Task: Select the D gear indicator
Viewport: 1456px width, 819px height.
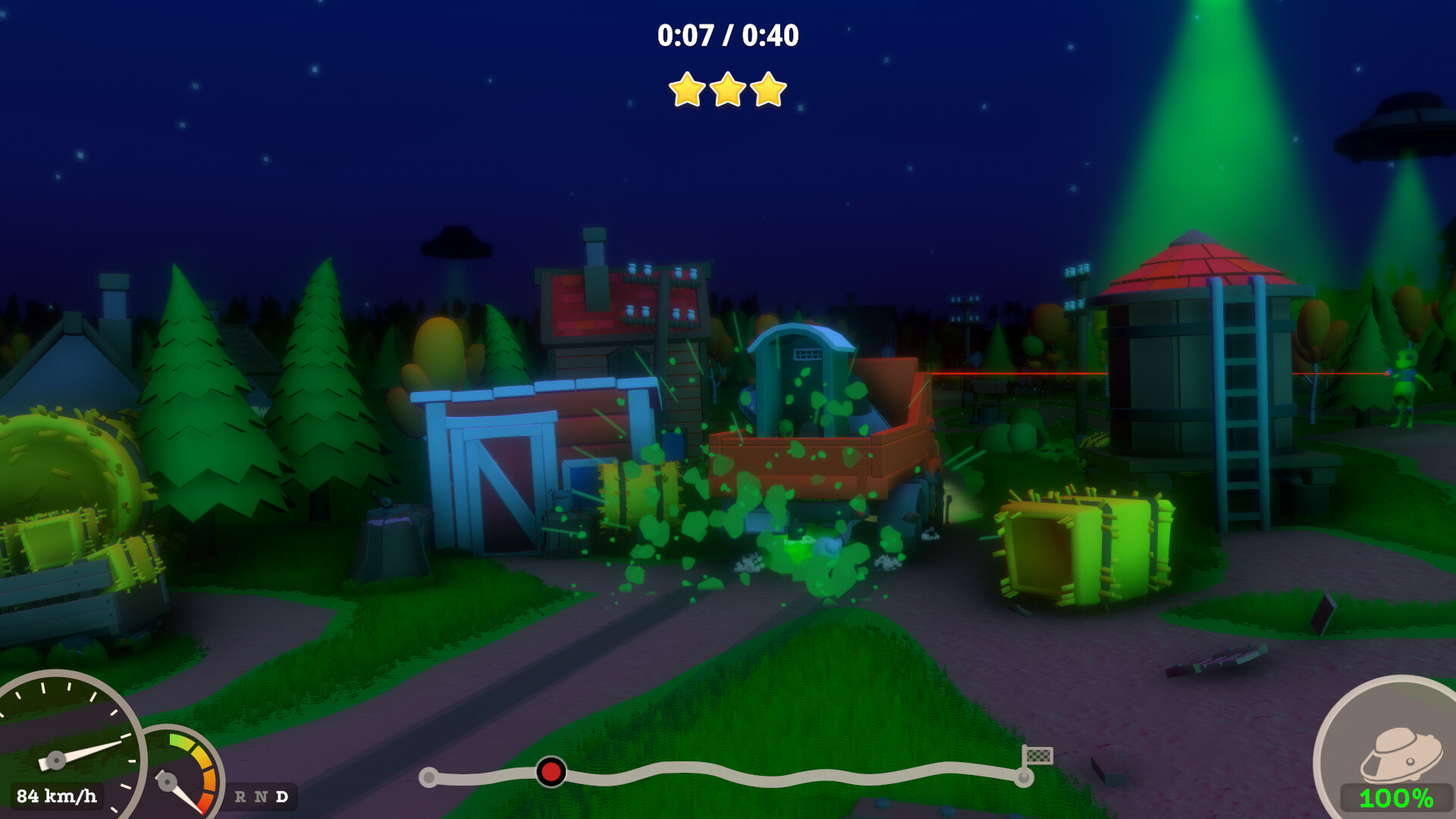Action: [282, 797]
